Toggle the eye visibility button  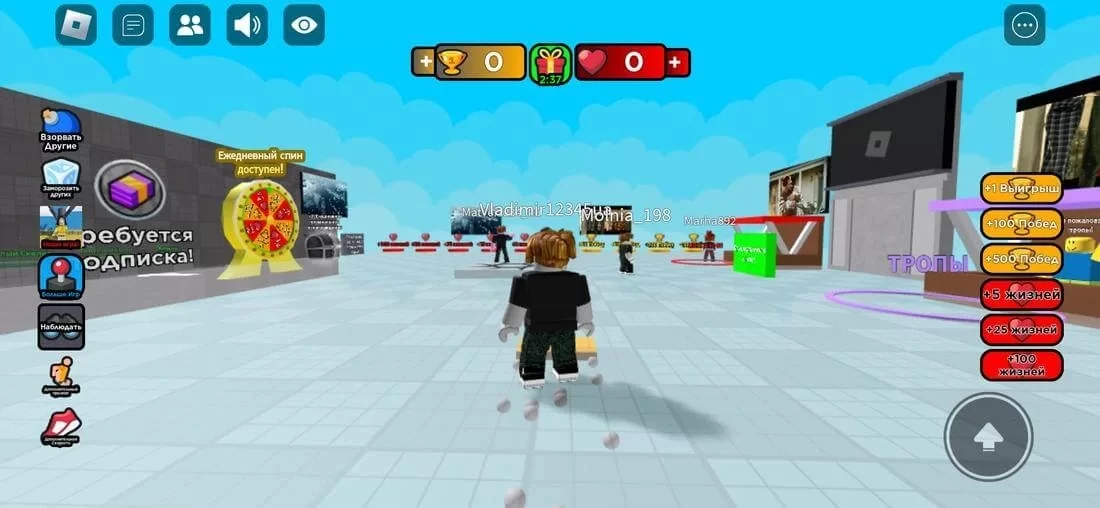click(x=304, y=25)
